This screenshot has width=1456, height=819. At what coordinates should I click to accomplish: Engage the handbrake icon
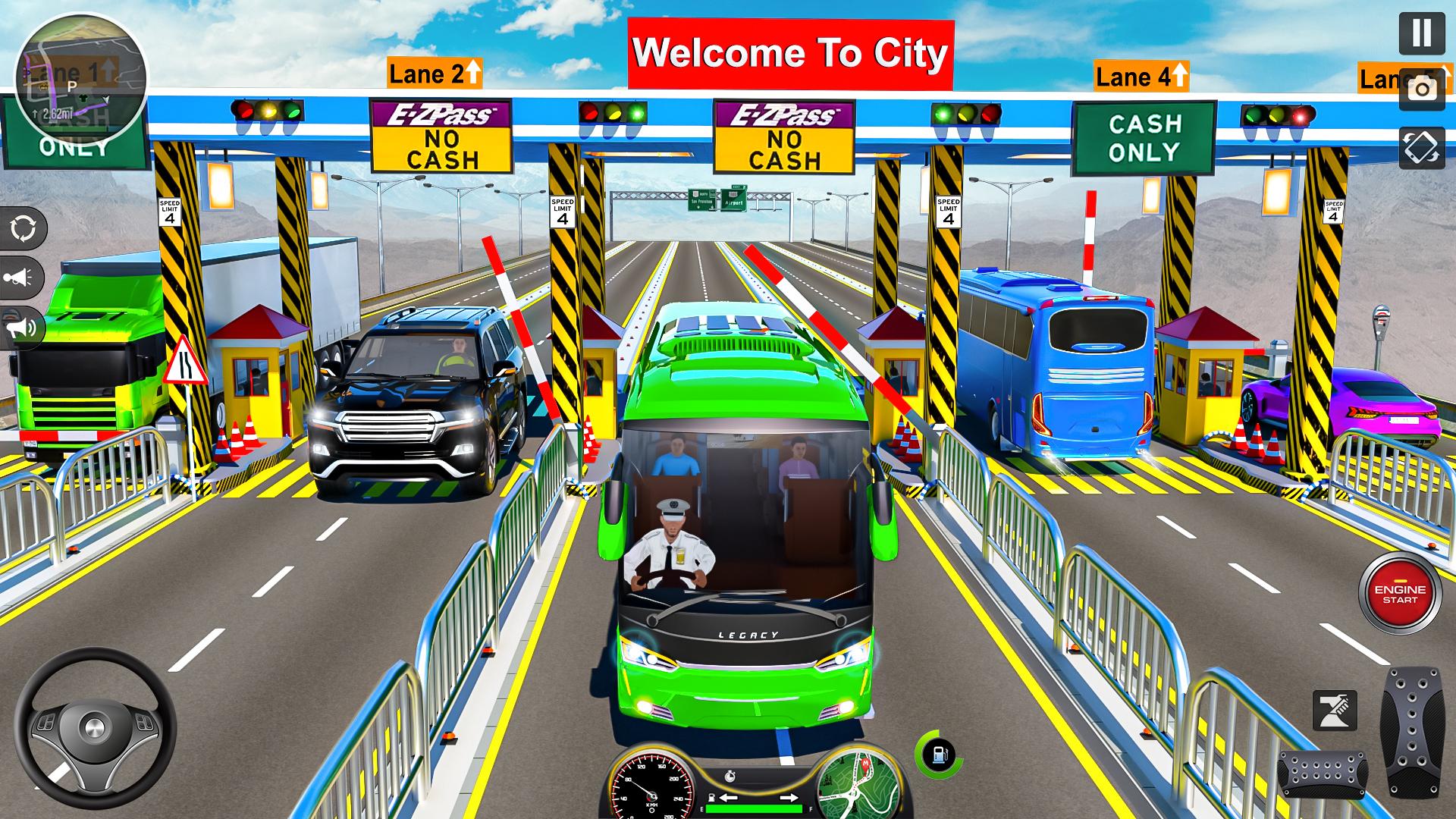tap(1334, 711)
